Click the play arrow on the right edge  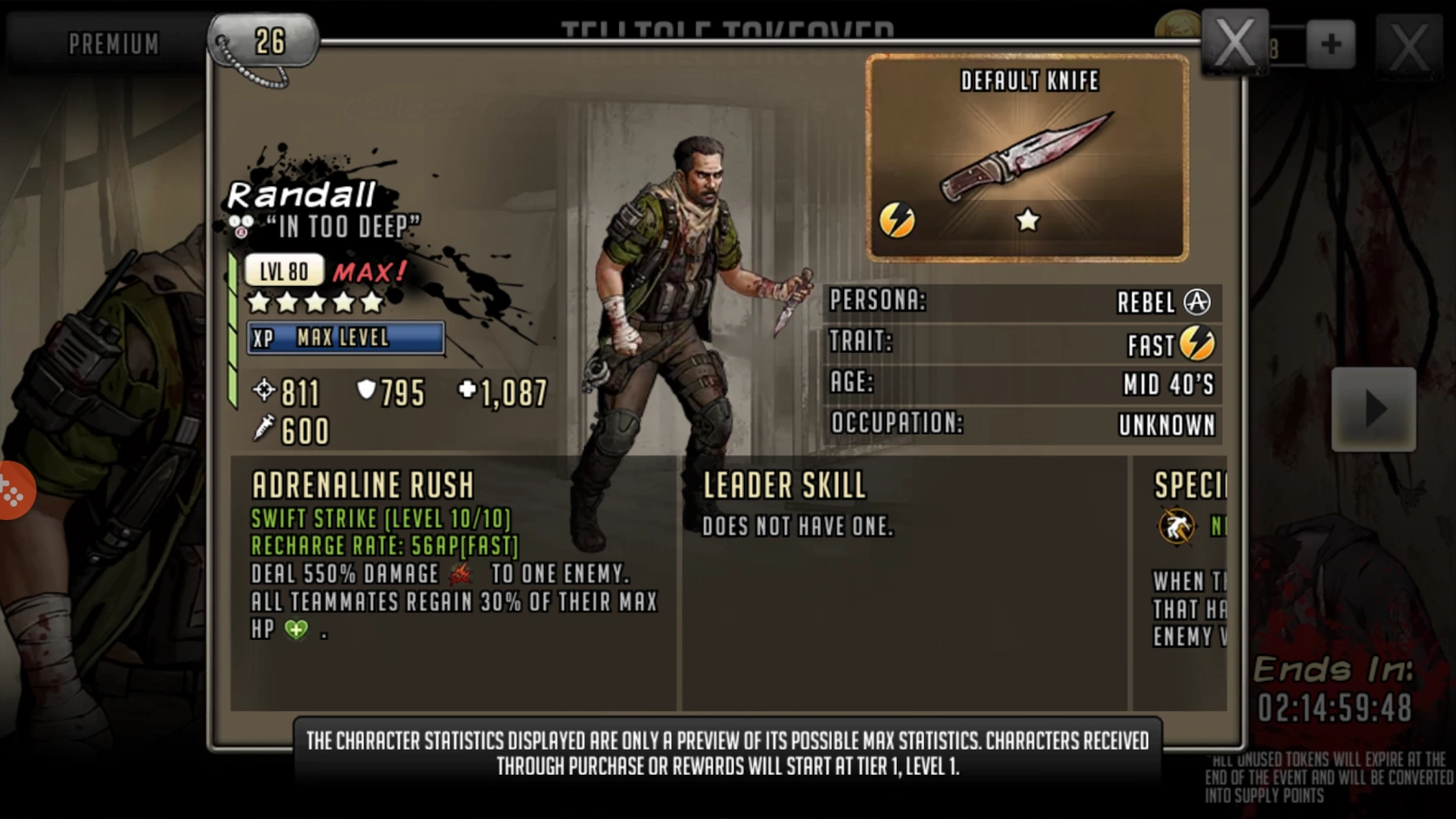click(1376, 407)
